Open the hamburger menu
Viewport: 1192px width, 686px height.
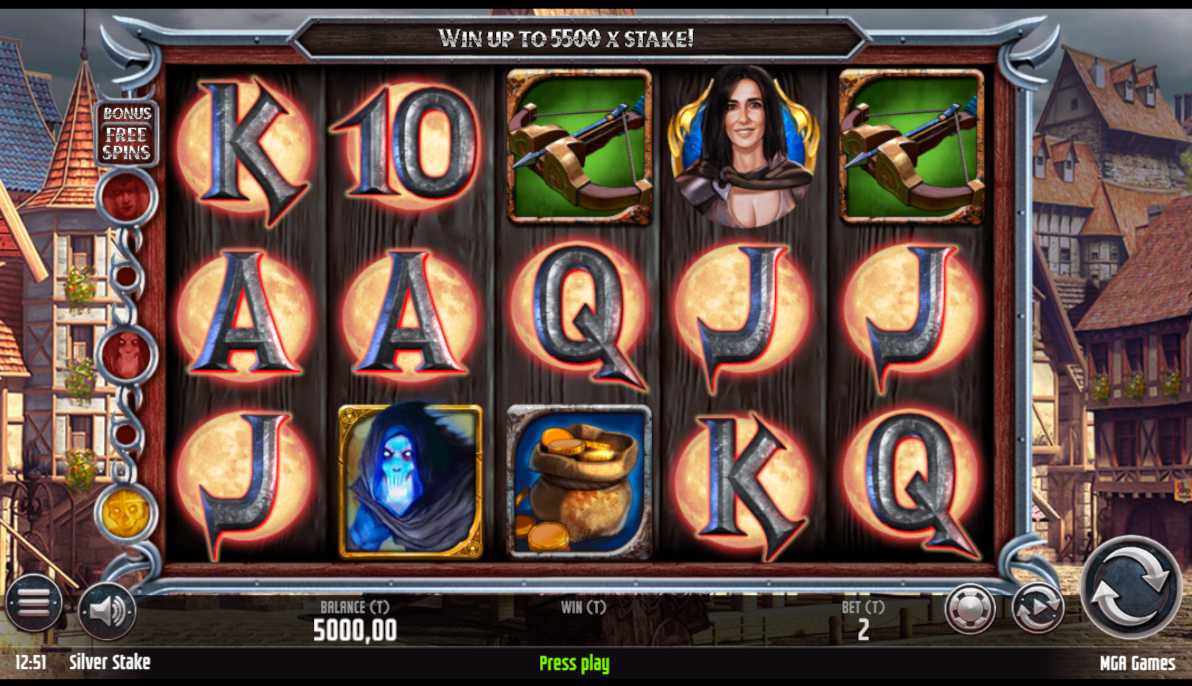pos(33,603)
